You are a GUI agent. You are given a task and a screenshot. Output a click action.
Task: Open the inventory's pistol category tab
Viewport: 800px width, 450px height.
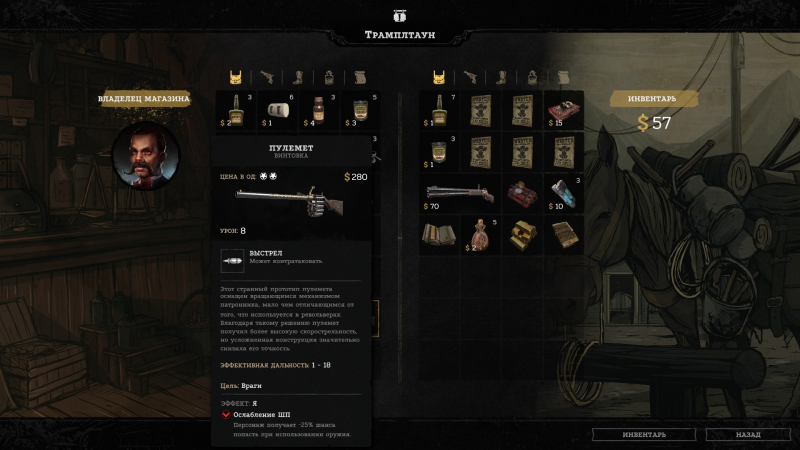point(469,77)
